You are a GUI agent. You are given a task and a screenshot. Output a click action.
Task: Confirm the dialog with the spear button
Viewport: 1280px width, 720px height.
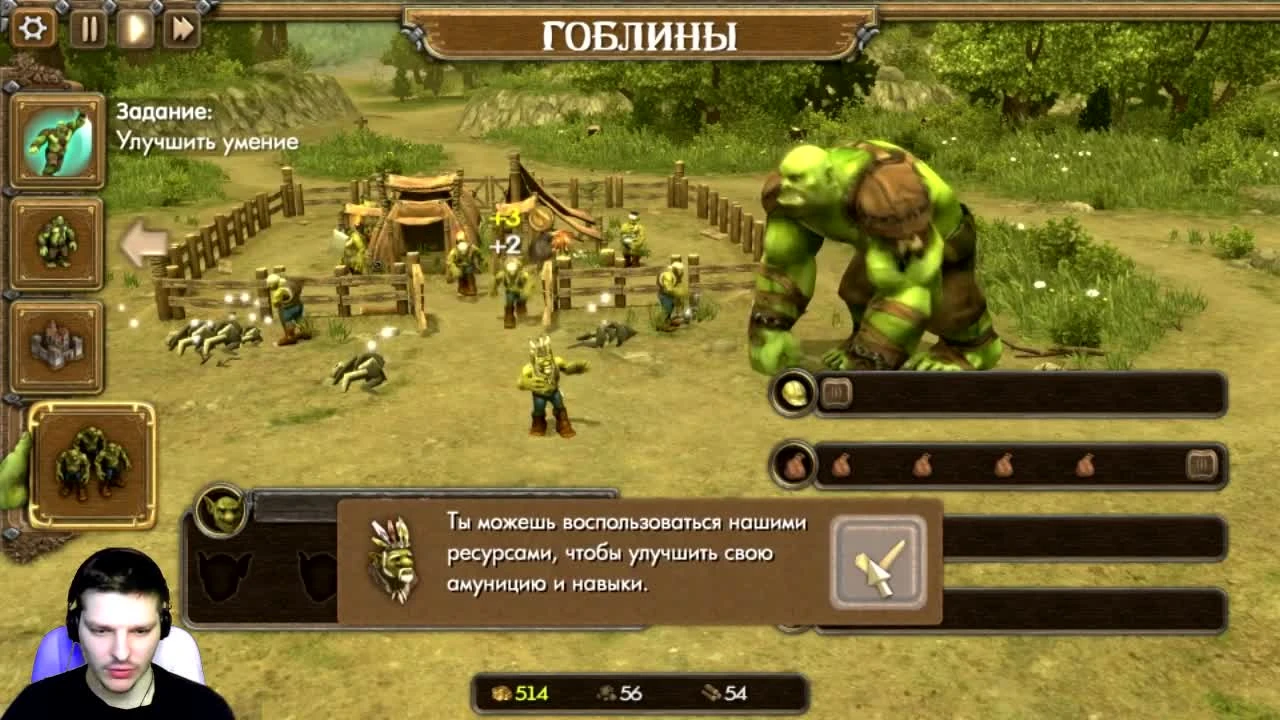(x=877, y=562)
